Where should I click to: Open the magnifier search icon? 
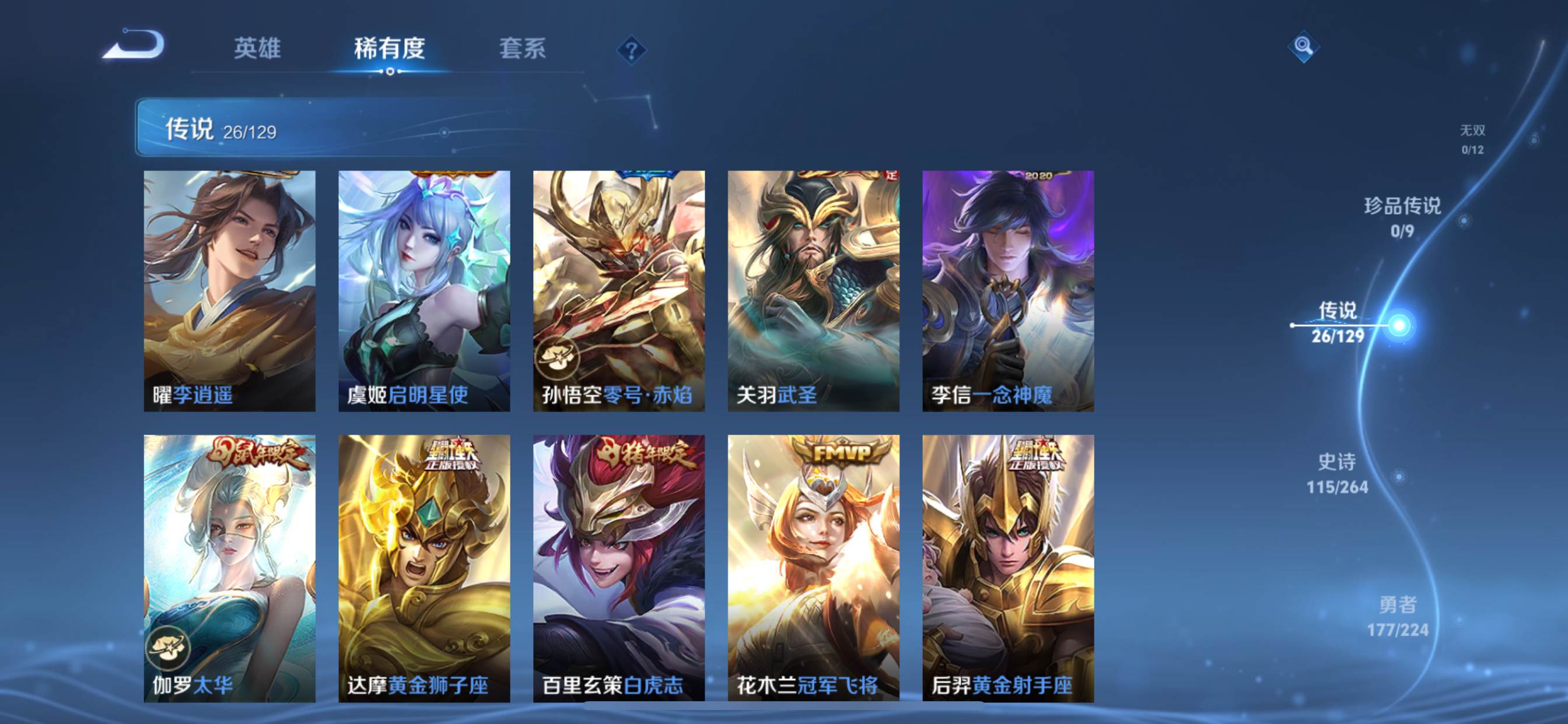pos(1303,46)
